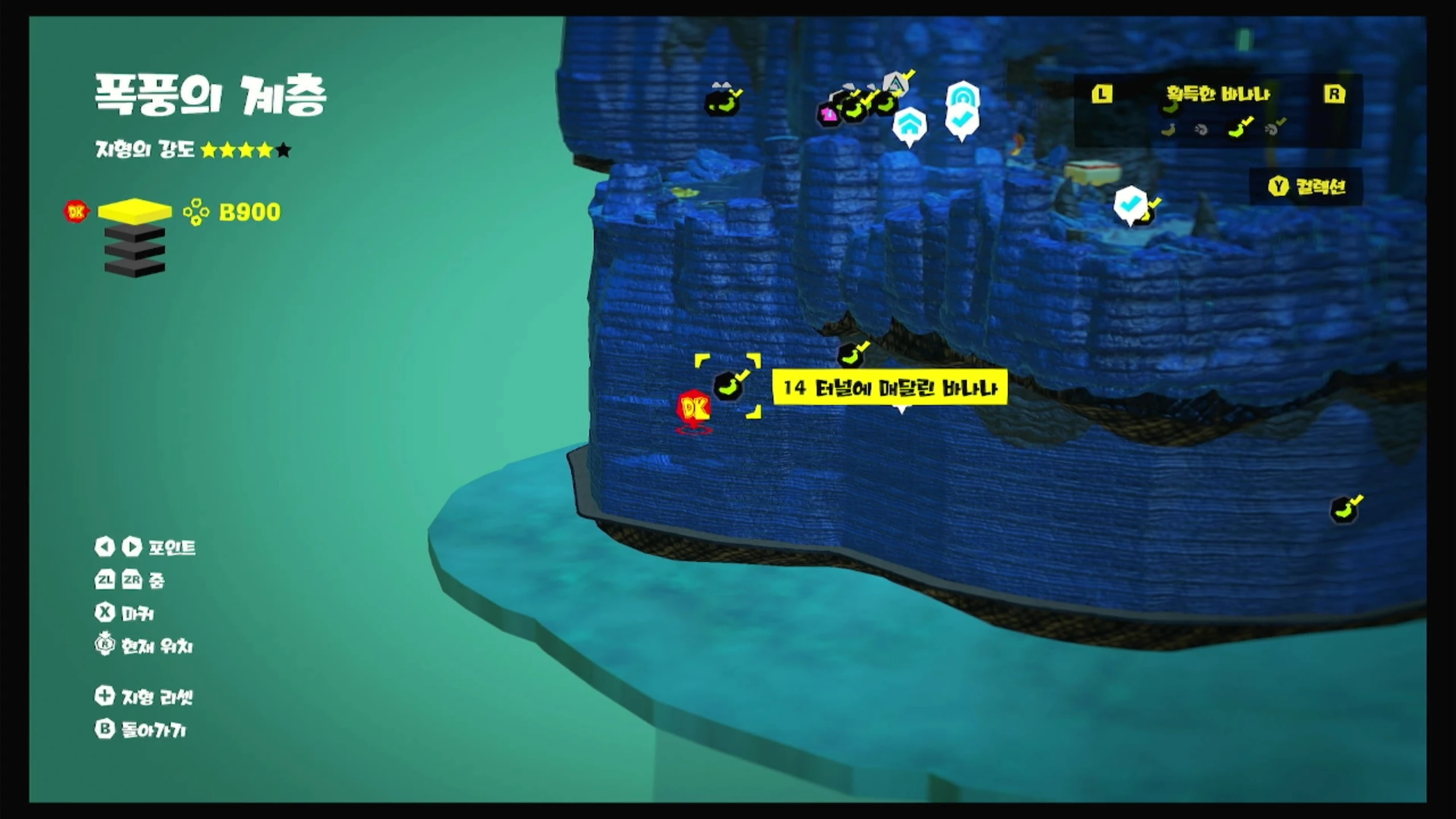The height and width of the screenshot is (819, 1456).
Task: Choose the banana marker just above the tooltip
Action: [x=851, y=355]
